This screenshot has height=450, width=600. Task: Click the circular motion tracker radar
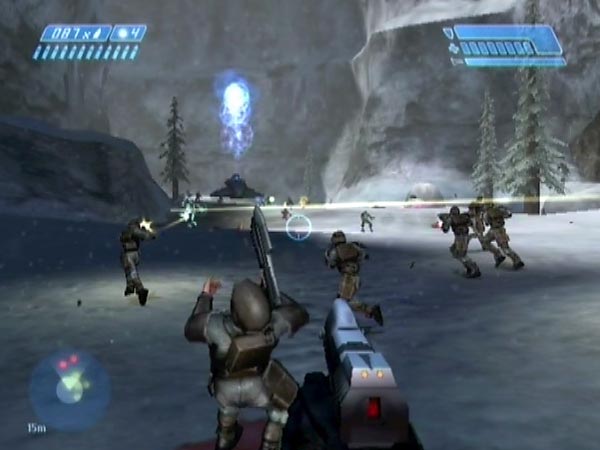tap(68, 389)
